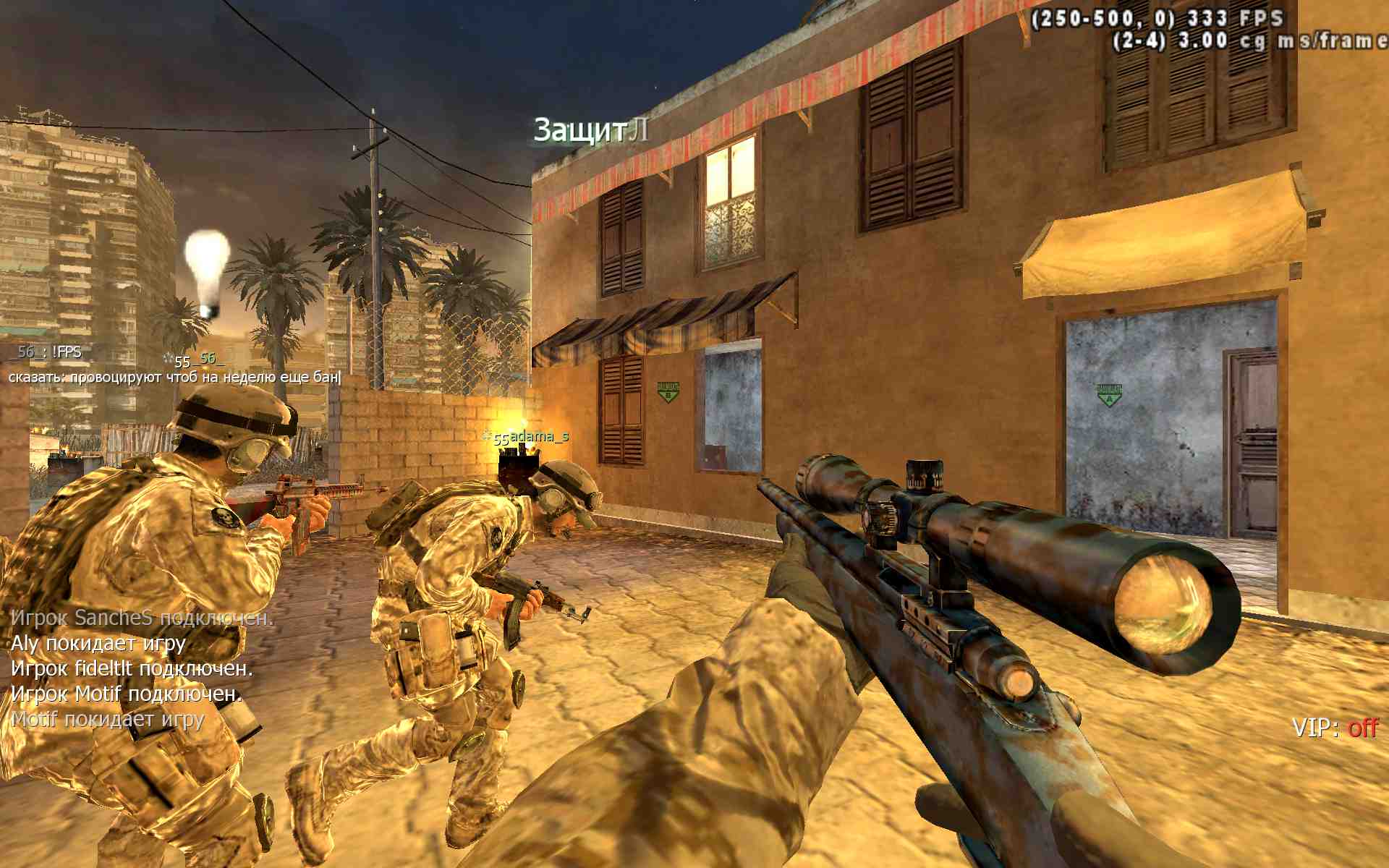Select the green defend A objective marker

coord(1109,395)
